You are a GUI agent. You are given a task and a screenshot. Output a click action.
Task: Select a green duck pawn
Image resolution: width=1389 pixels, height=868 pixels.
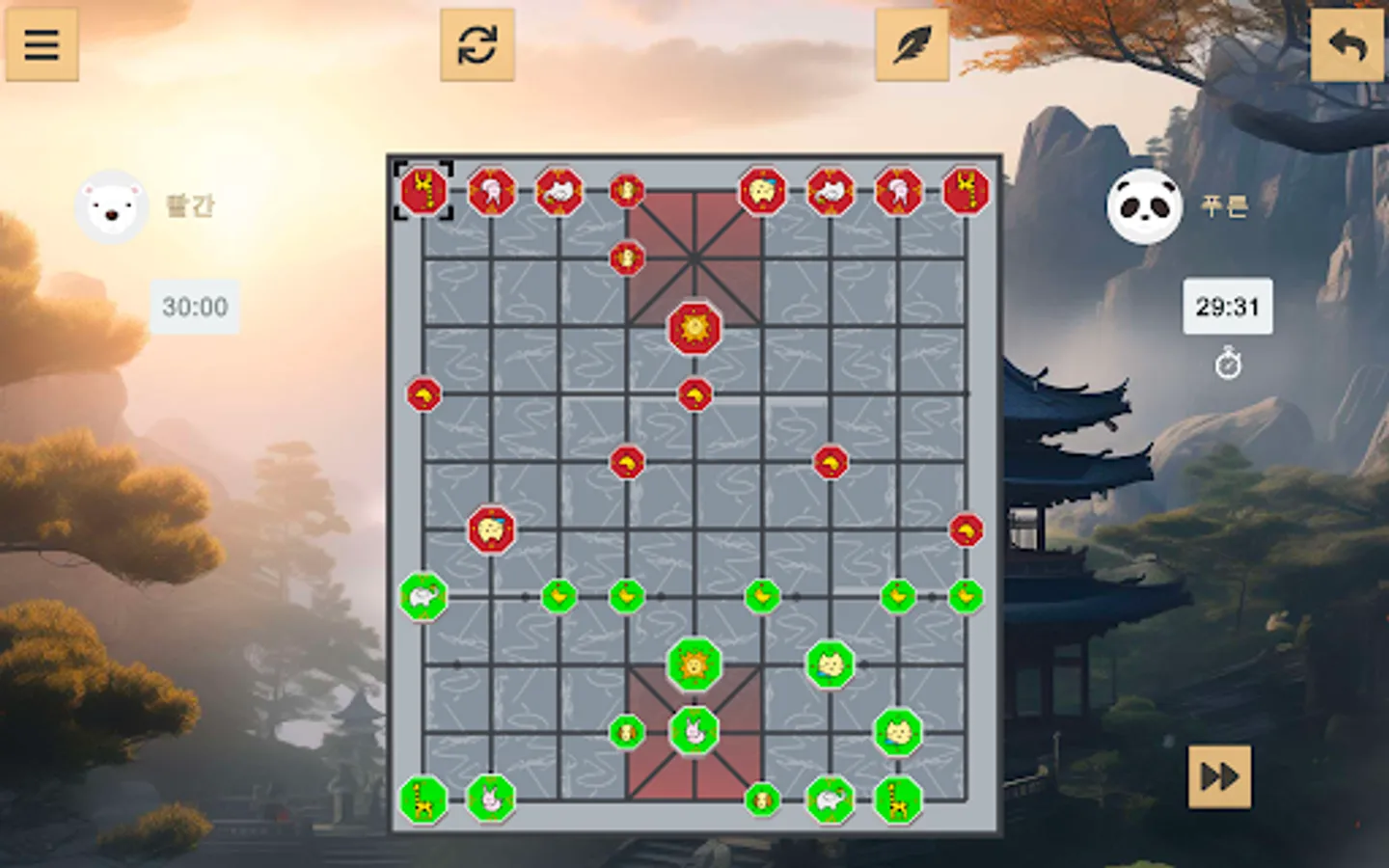pyautogui.click(x=558, y=598)
